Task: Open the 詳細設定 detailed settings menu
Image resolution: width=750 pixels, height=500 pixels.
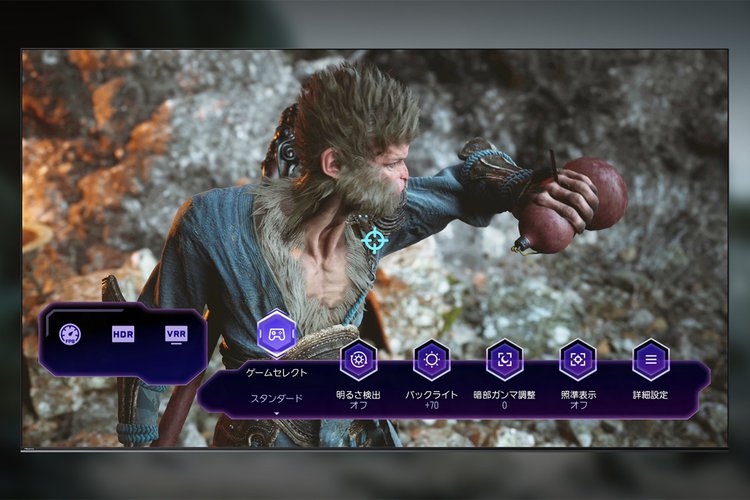Action: [651, 360]
